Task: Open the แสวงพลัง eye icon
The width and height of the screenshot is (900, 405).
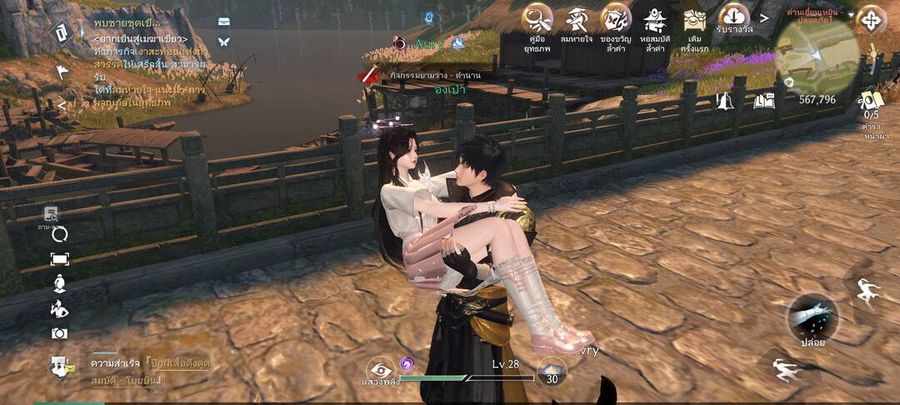Action: pos(380,369)
